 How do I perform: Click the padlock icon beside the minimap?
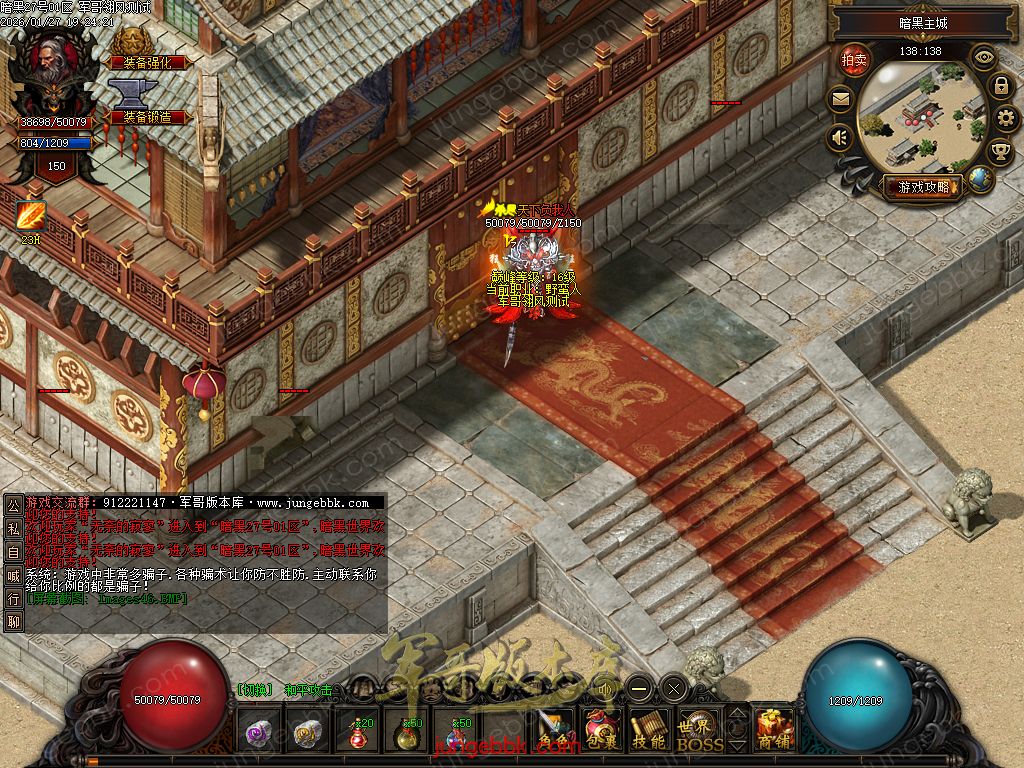[x=1000, y=86]
